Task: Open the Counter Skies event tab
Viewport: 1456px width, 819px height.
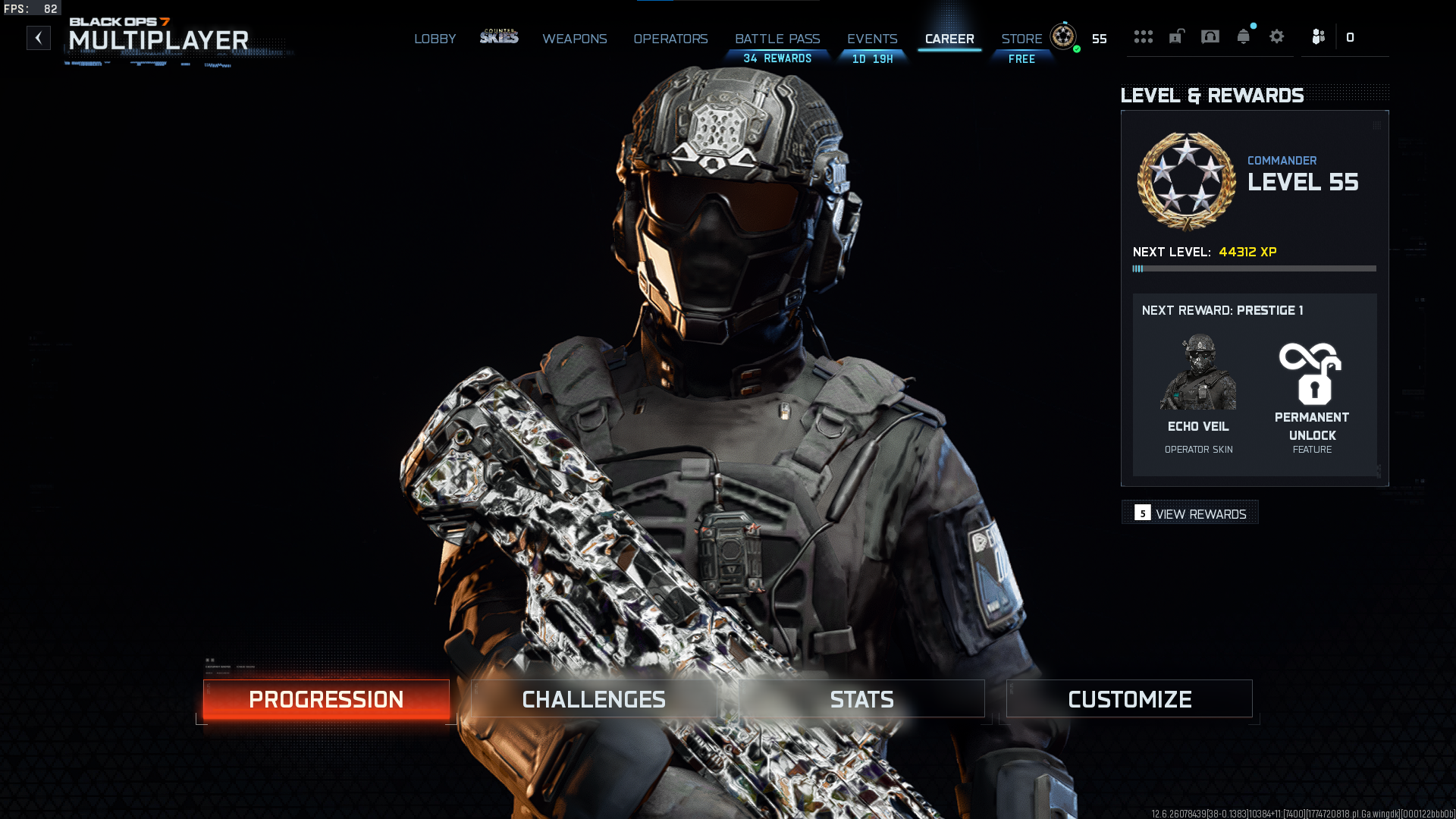Action: pyautogui.click(x=499, y=36)
